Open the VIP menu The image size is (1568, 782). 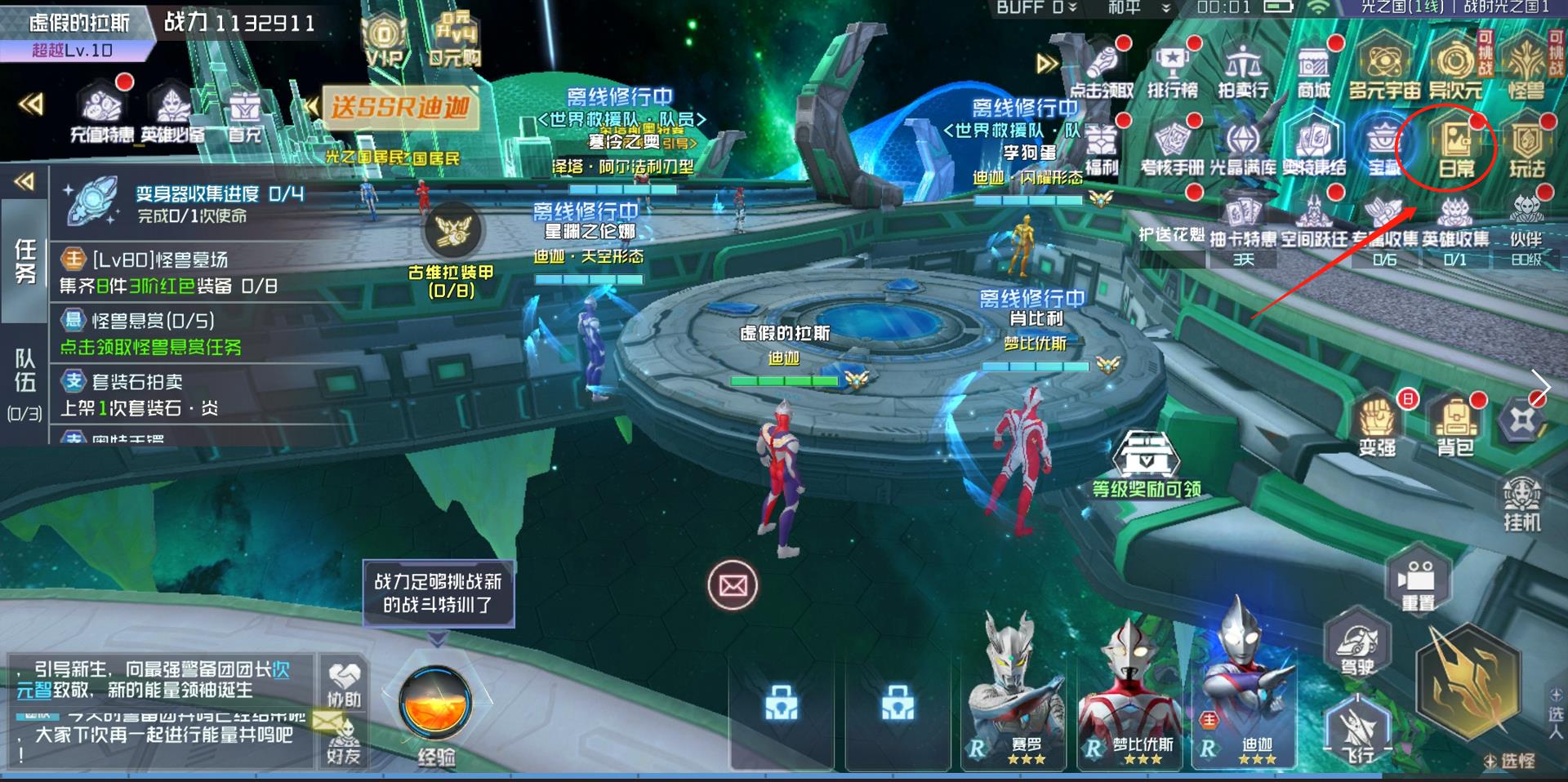tap(384, 42)
